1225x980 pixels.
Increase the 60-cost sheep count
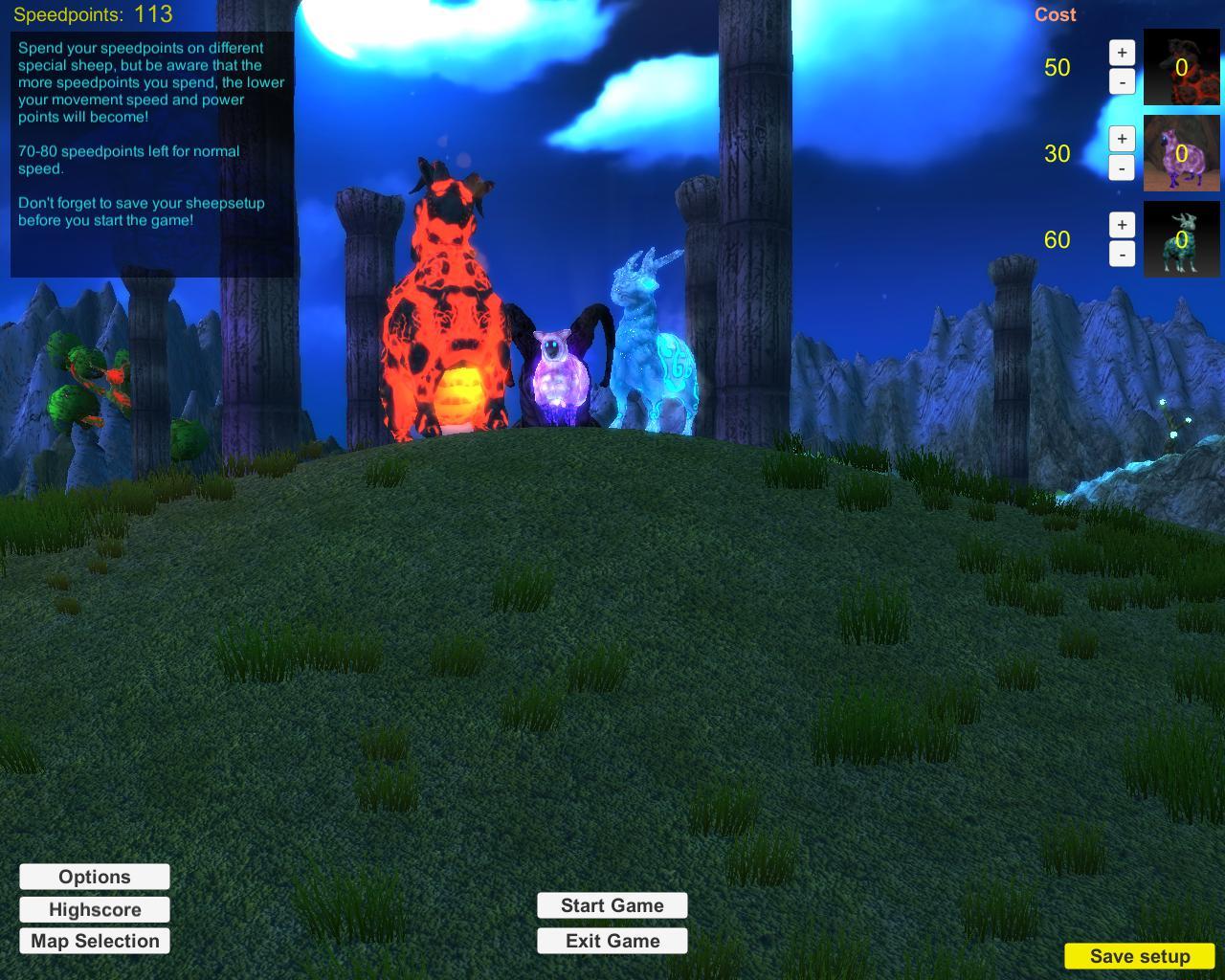[1120, 226]
